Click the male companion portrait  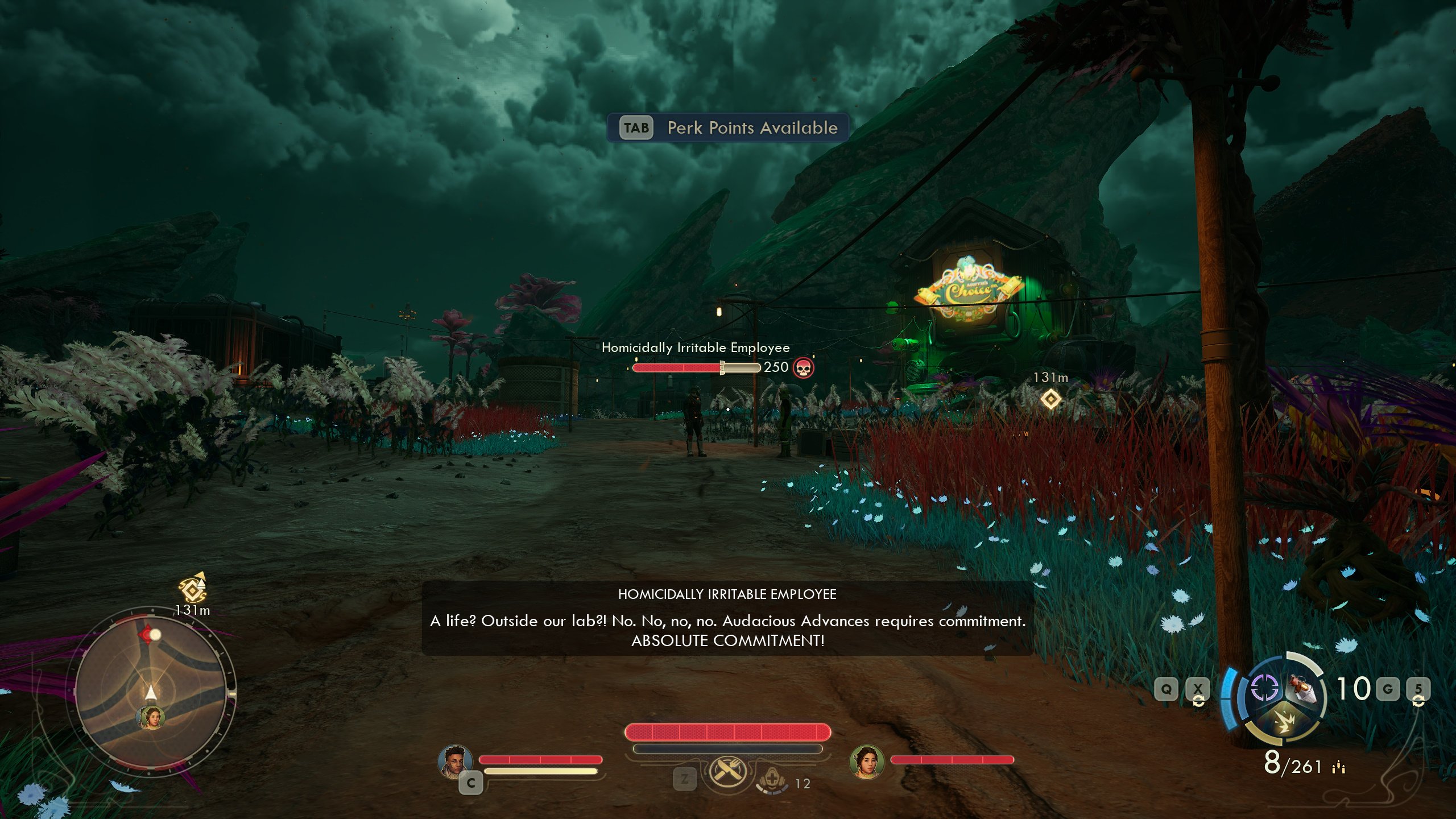point(455,762)
